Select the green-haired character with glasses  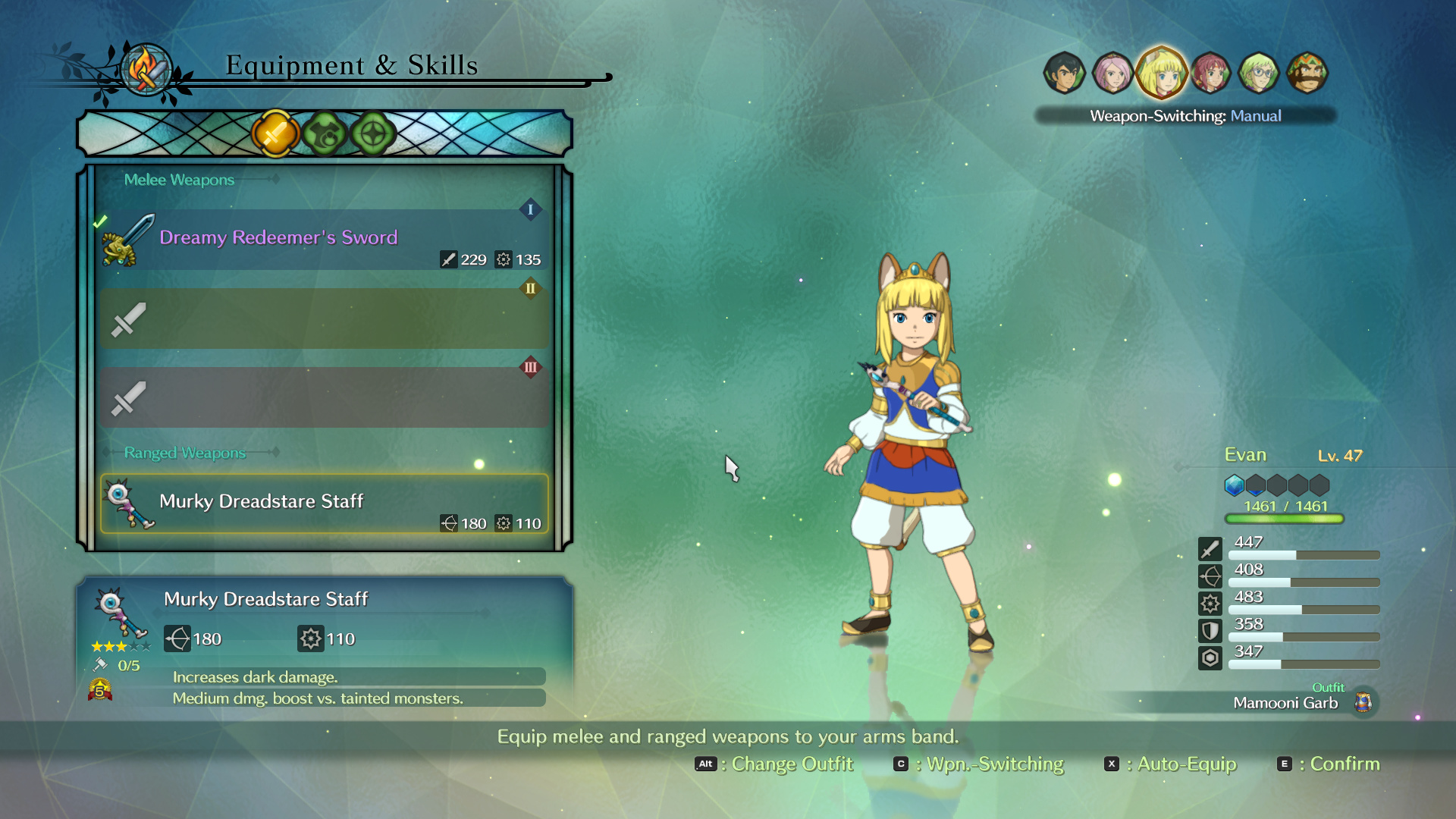point(1259,73)
